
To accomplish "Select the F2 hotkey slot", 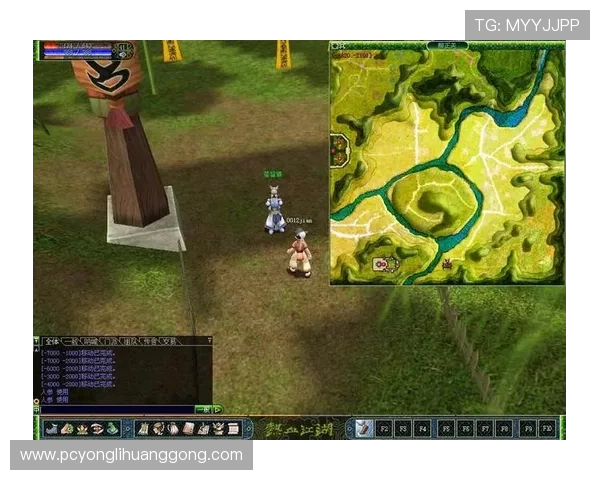I will [x=383, y=428].
